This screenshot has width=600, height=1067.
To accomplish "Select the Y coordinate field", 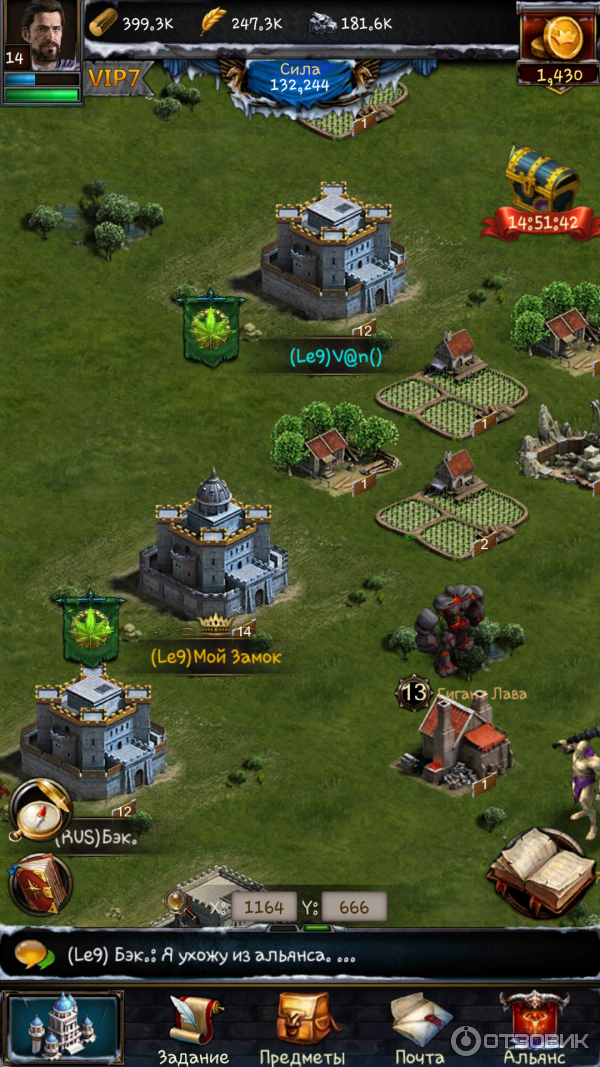I will pyautogui.click(x=354, y=908).
